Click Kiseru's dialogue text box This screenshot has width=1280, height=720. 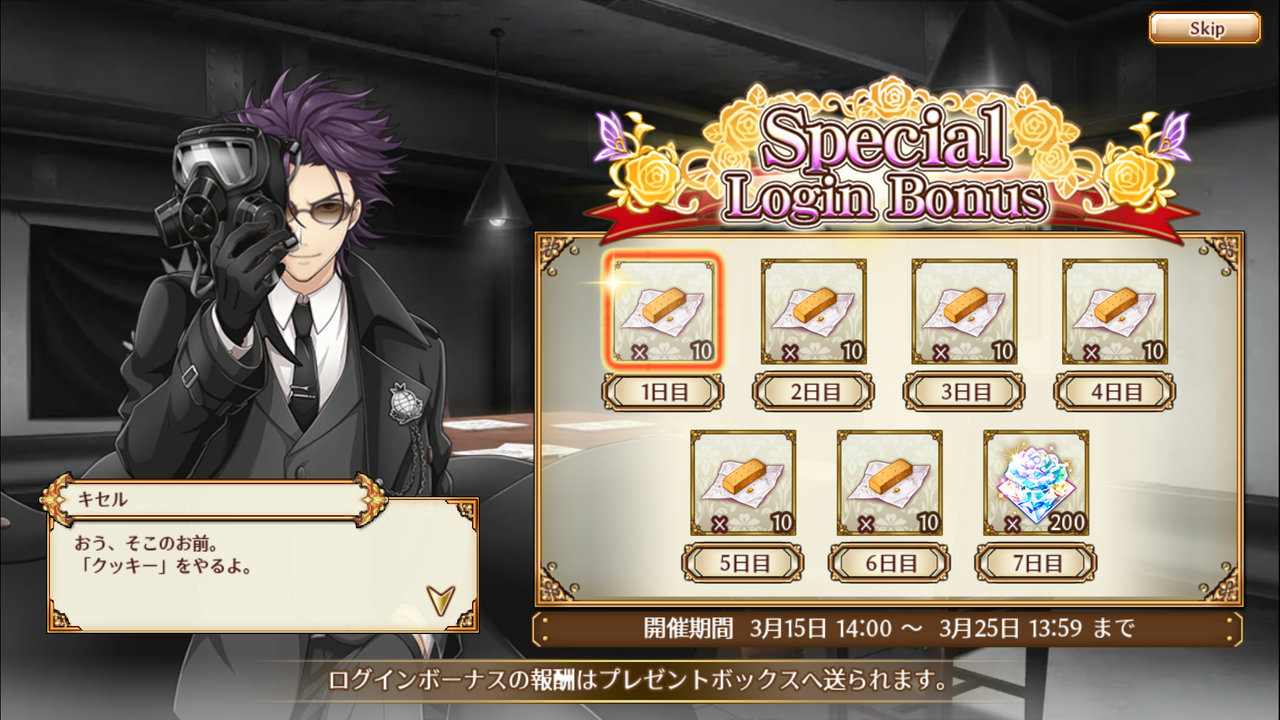[x=262, y=565]
